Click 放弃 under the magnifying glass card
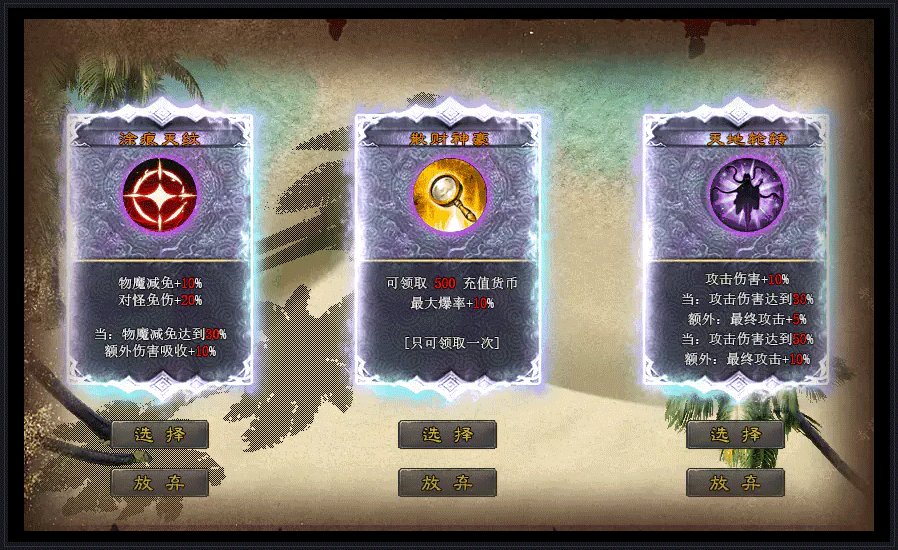898x550 pixels. pos(447,483)
